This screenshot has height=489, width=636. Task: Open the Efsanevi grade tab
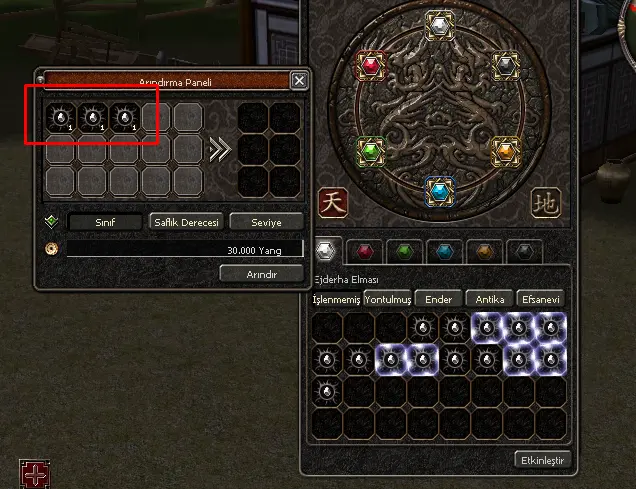point(541,299)
